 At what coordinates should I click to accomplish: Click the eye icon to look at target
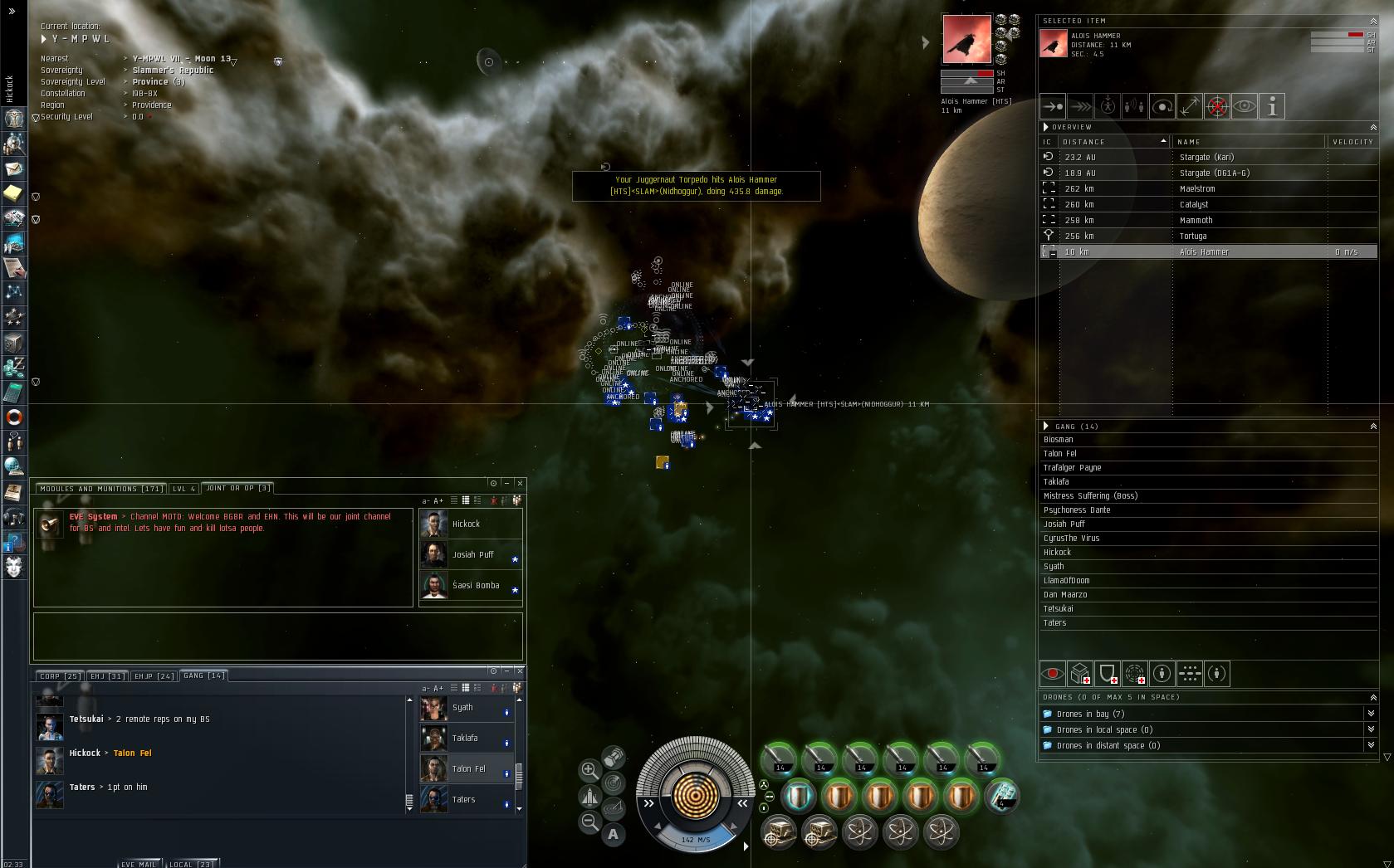(x=1244, y=106)
